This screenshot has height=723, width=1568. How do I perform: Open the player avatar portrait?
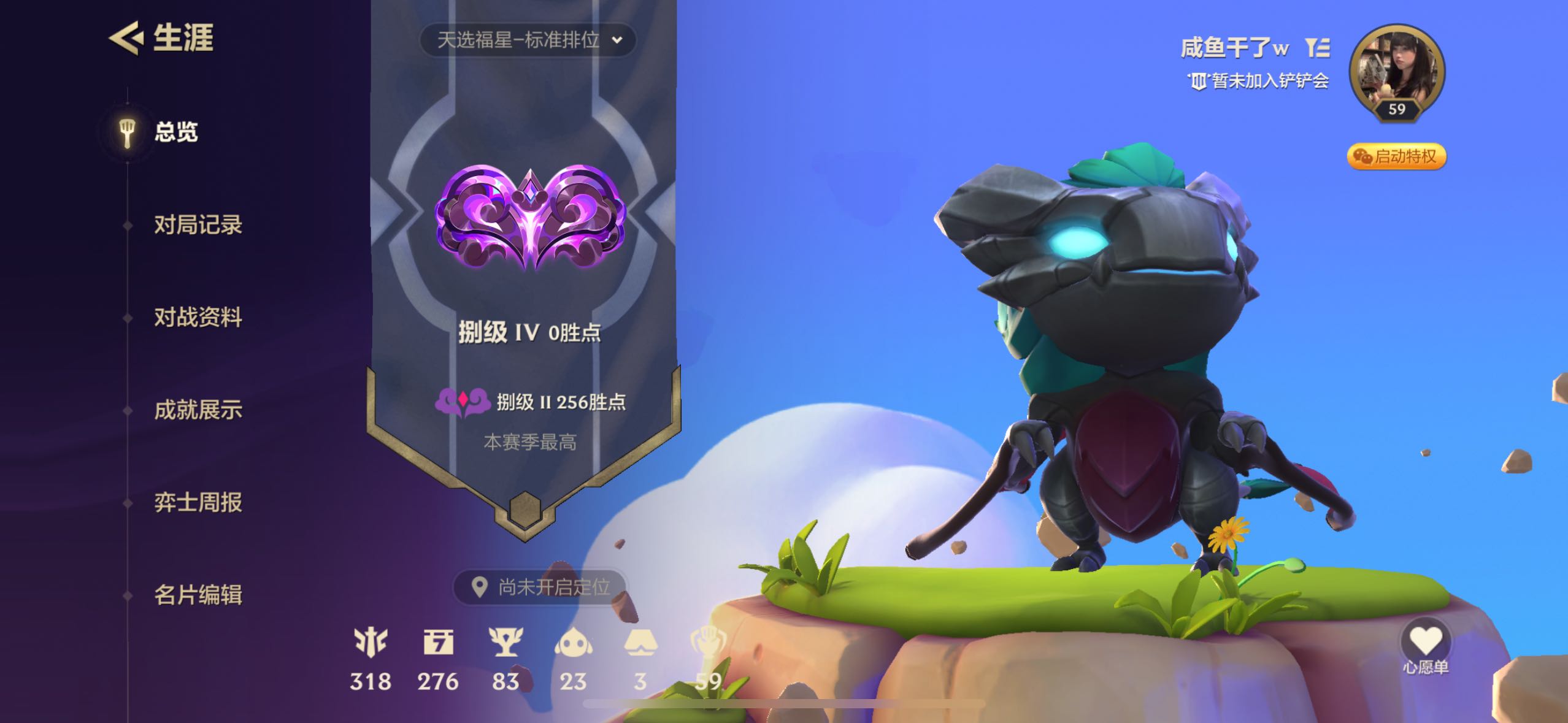click(x=1397, y=71)
